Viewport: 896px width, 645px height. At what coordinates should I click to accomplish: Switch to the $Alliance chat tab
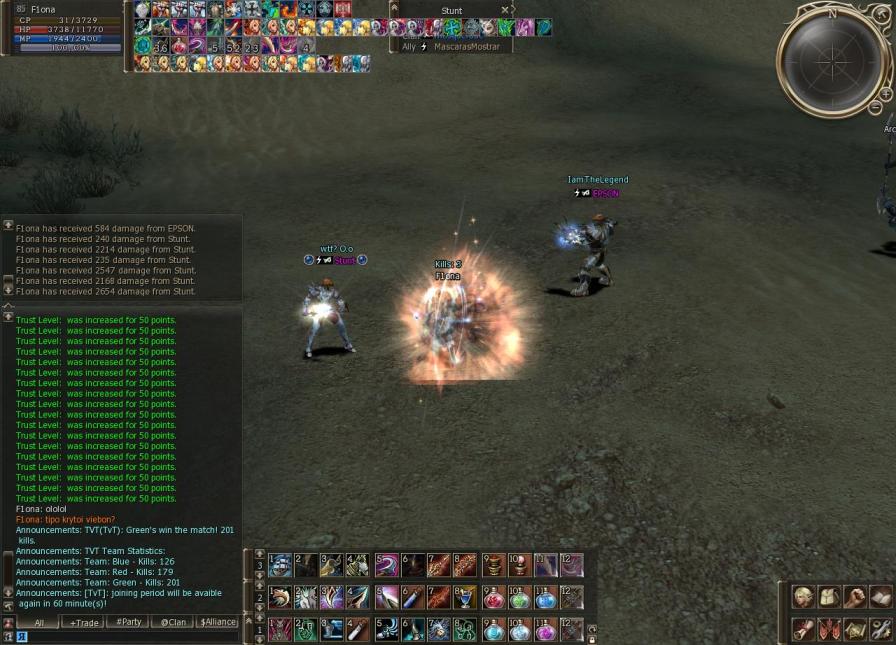click(x=217, y=622)
